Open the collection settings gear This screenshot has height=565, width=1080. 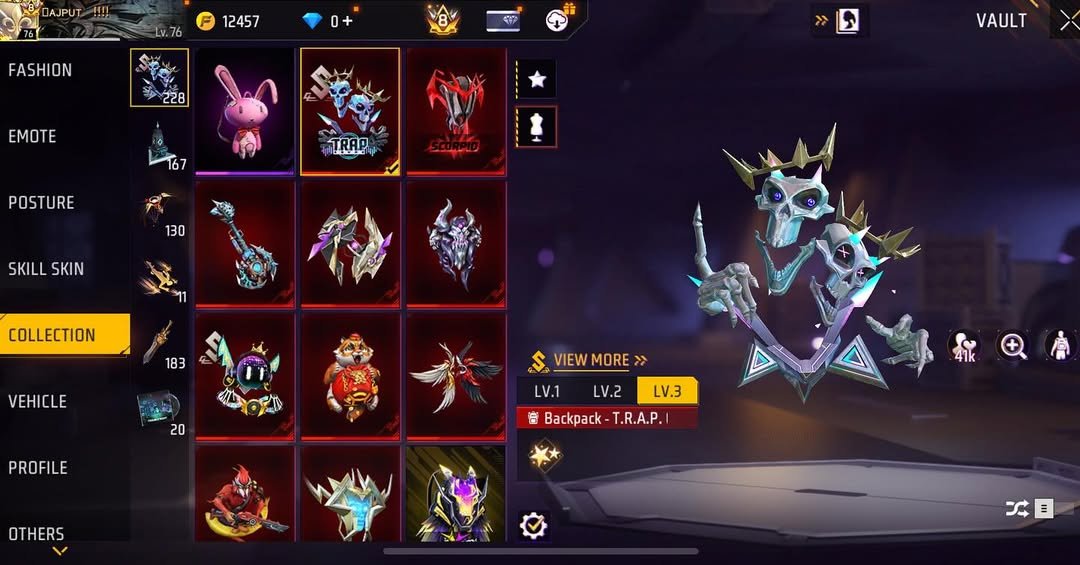(534, 525)
